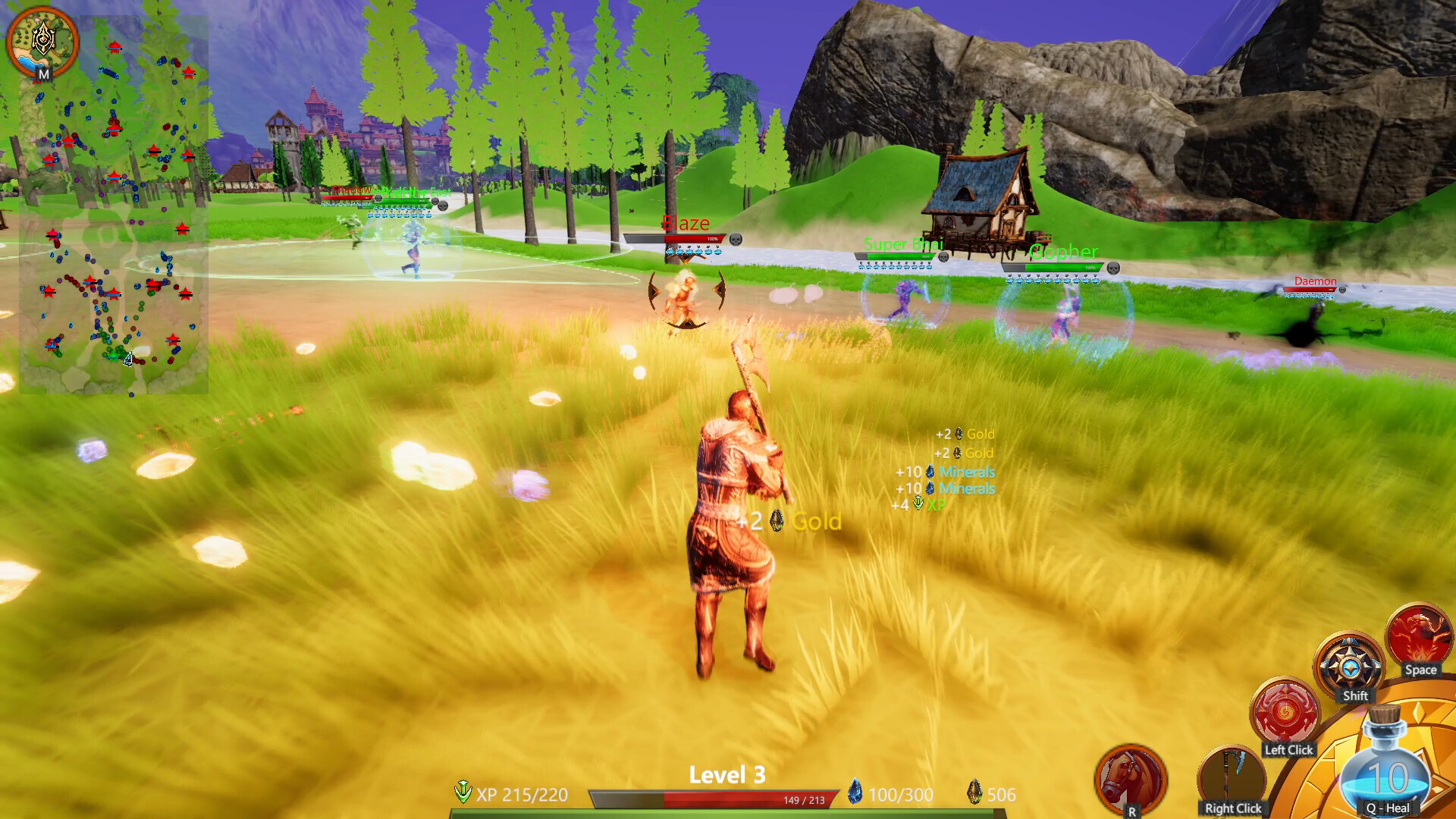Click the +2 Gold floating pickup text
The width and height of the screenshot is (1456, 819).
pos(789,520)
